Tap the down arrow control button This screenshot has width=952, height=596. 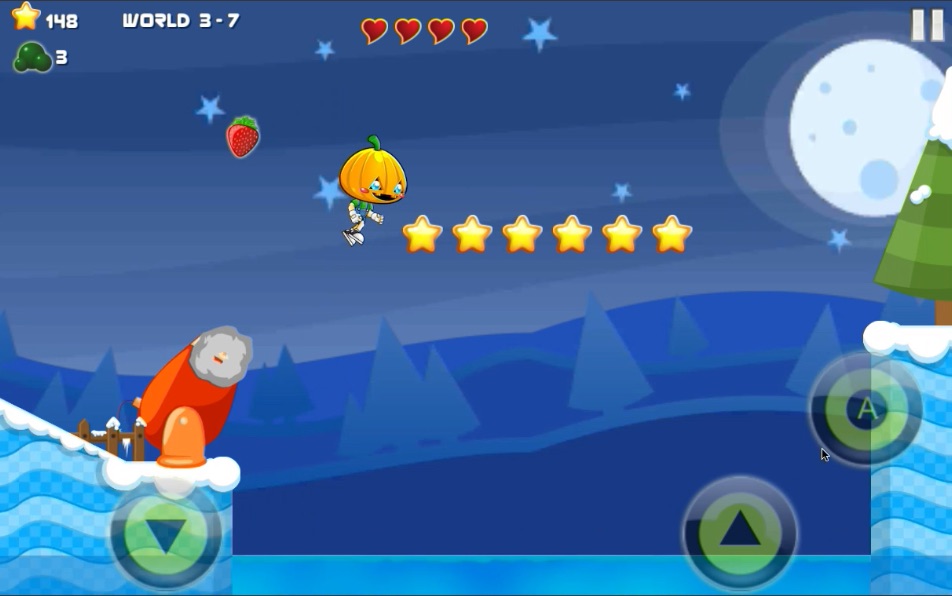coord(166,536)
